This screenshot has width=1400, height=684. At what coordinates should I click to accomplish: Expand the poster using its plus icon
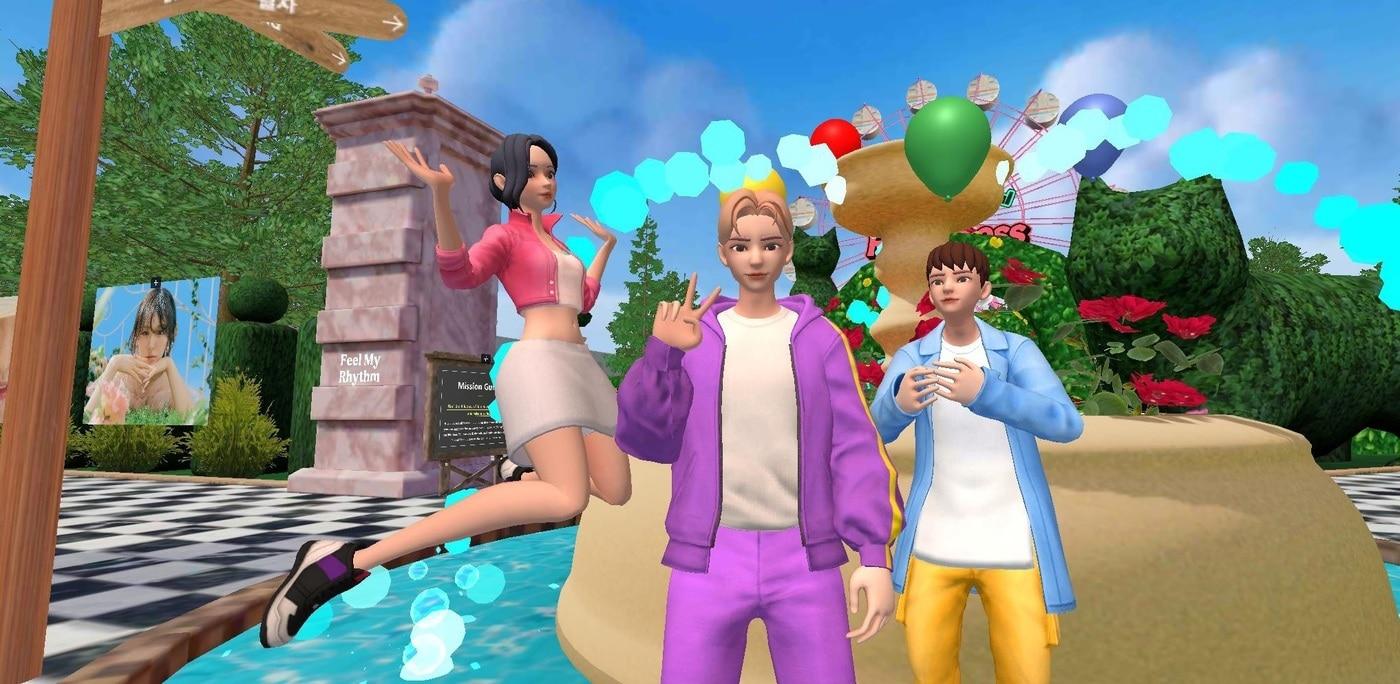pyautogui.click(x=156, y=282)
